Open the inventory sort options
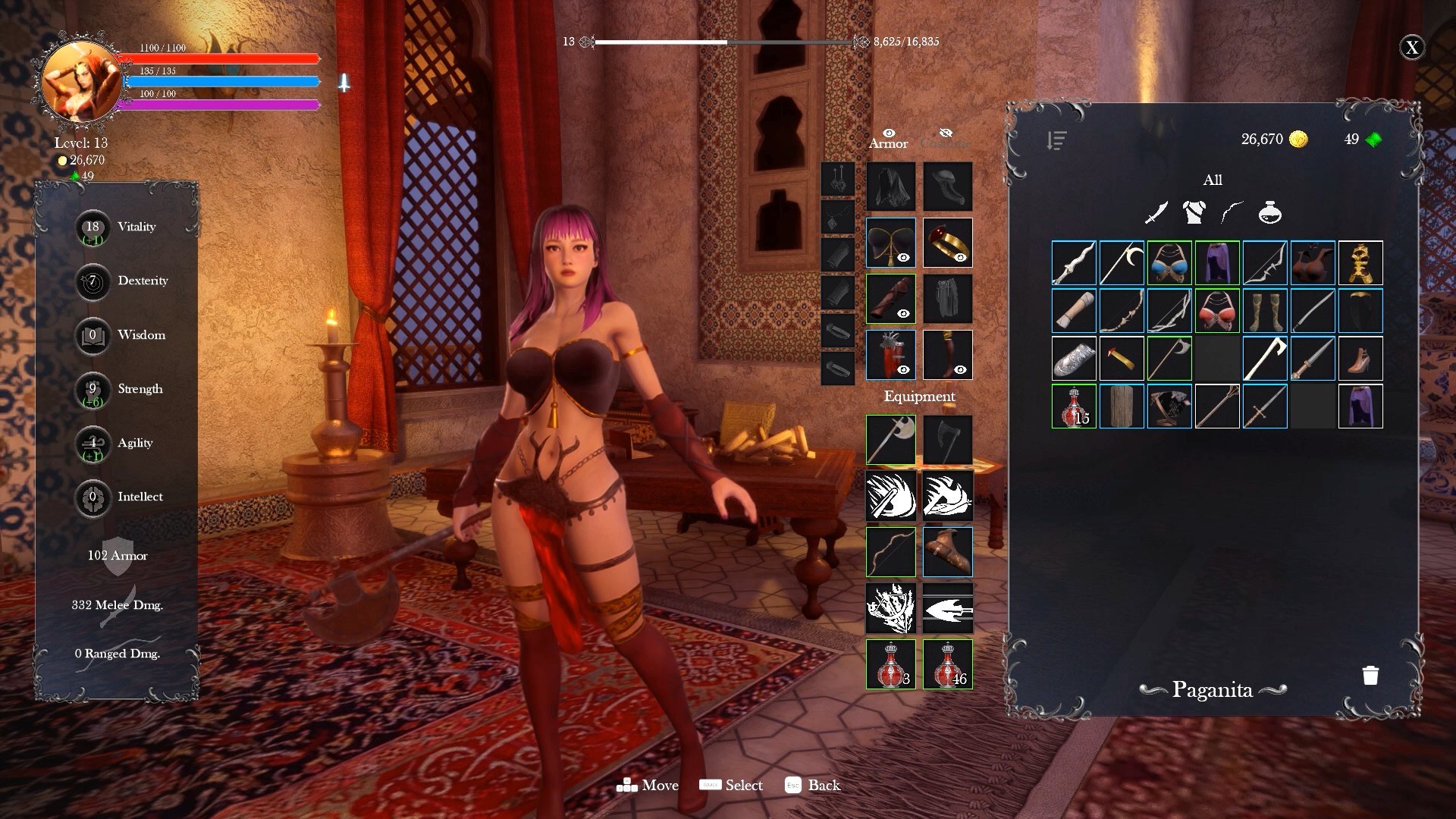Viewport: 1456px width, 819px height. [1056, 139]
